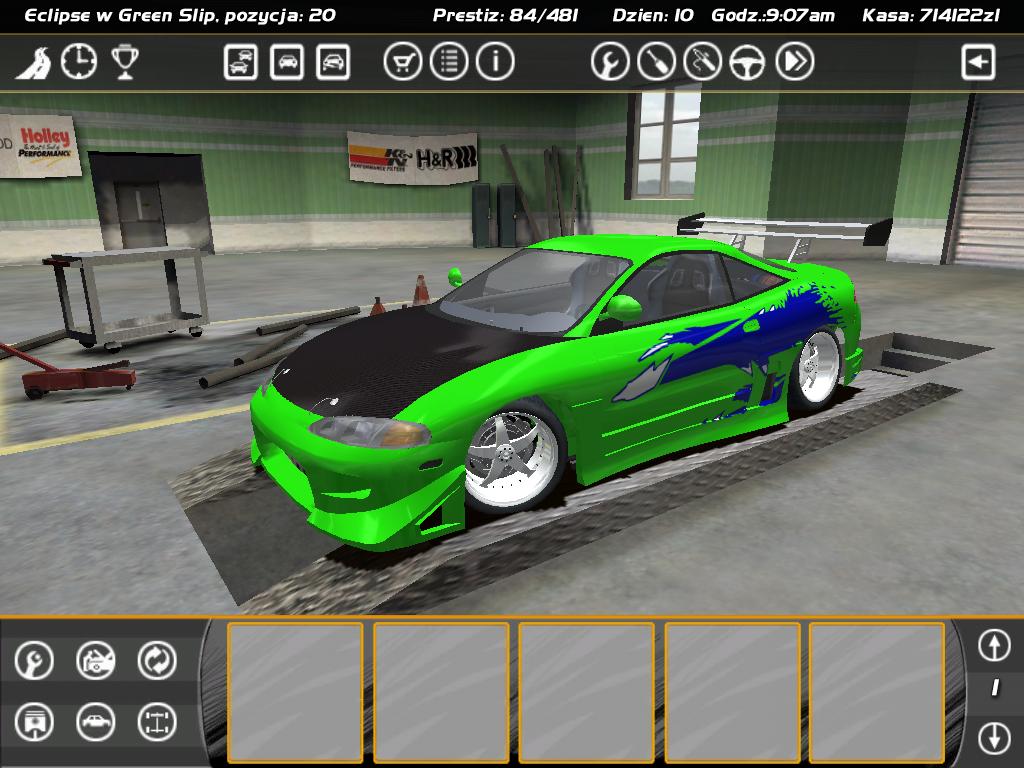
Task: Click the double-arrow fast forward icon
Action: 794,62
